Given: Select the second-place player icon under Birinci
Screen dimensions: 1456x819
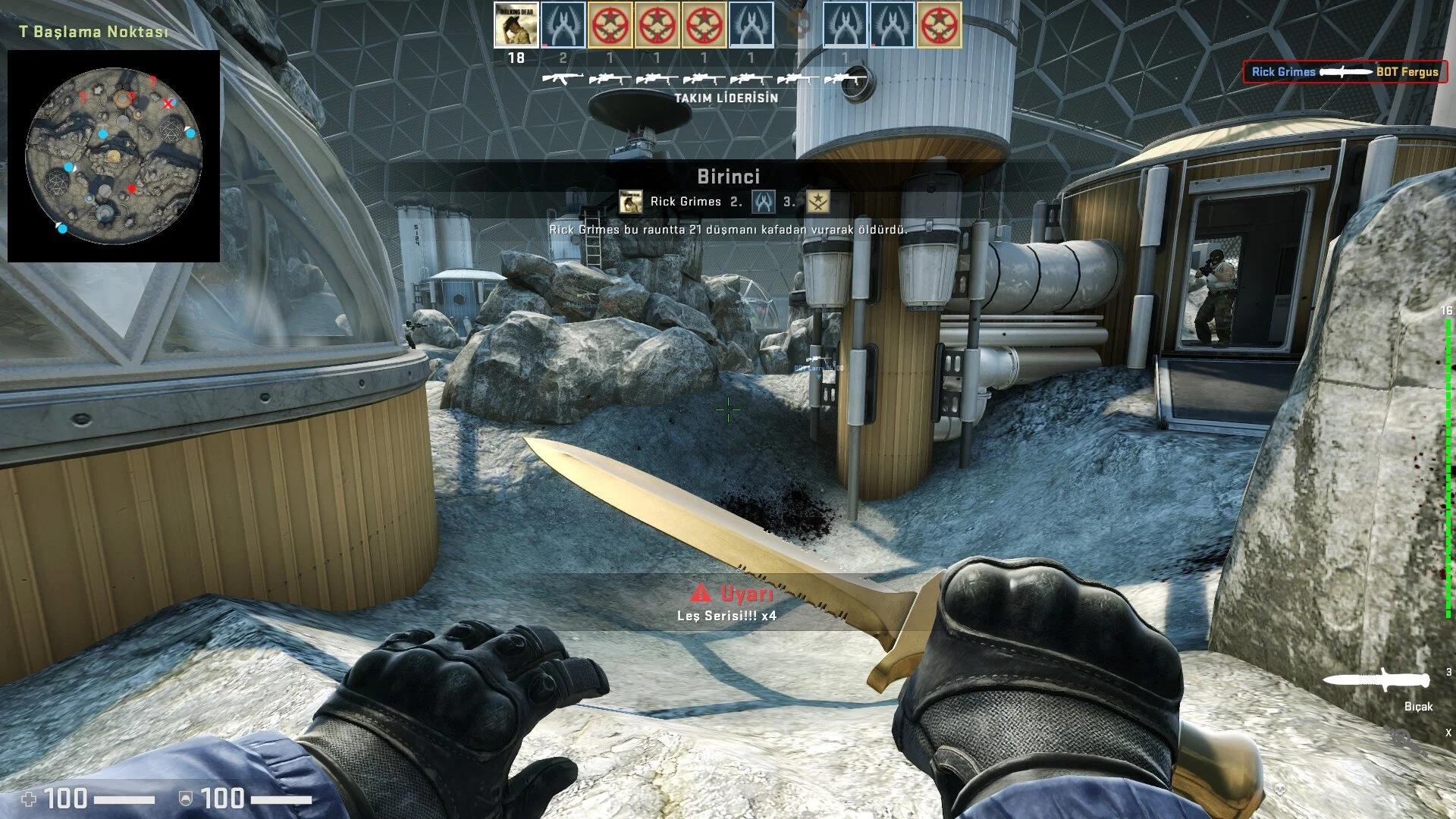Looking at the screenshot, I should tap(763, 202).
